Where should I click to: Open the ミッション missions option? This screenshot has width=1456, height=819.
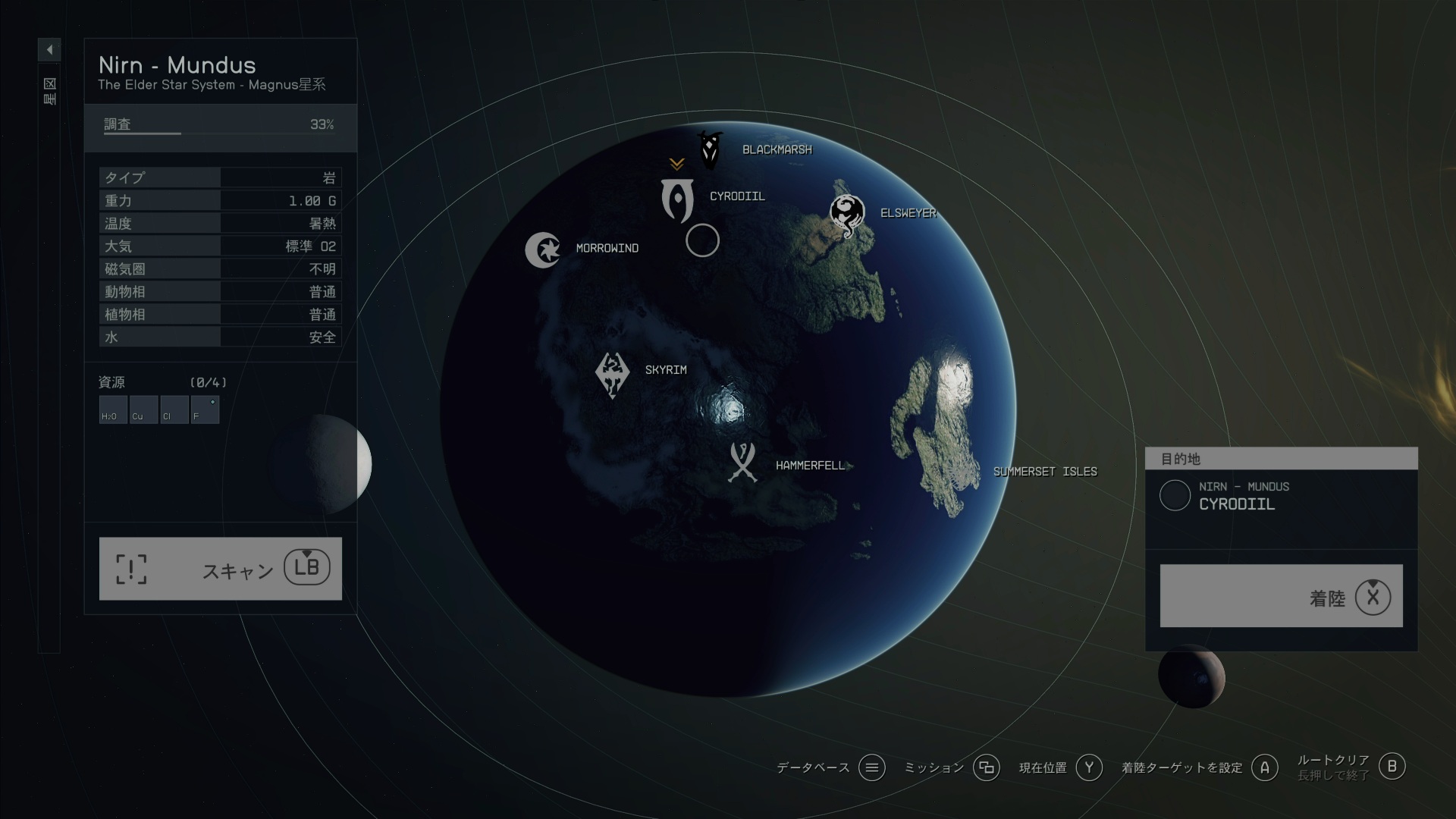click(986, 768)
